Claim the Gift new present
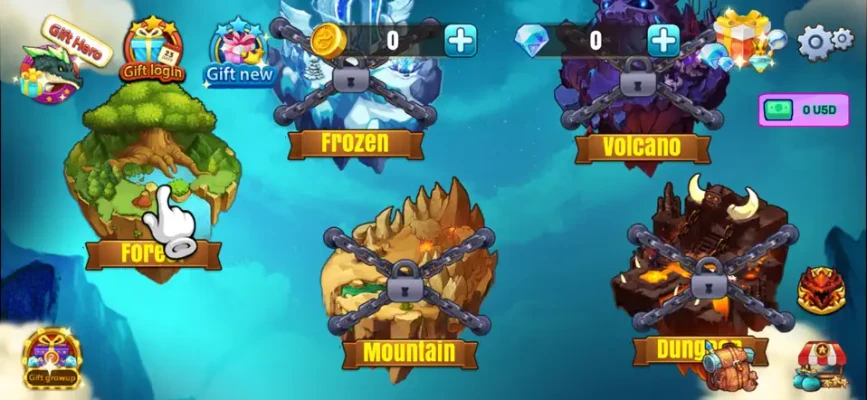The width and height of the screenshot is (867, 400). click(x=238, y=54)
